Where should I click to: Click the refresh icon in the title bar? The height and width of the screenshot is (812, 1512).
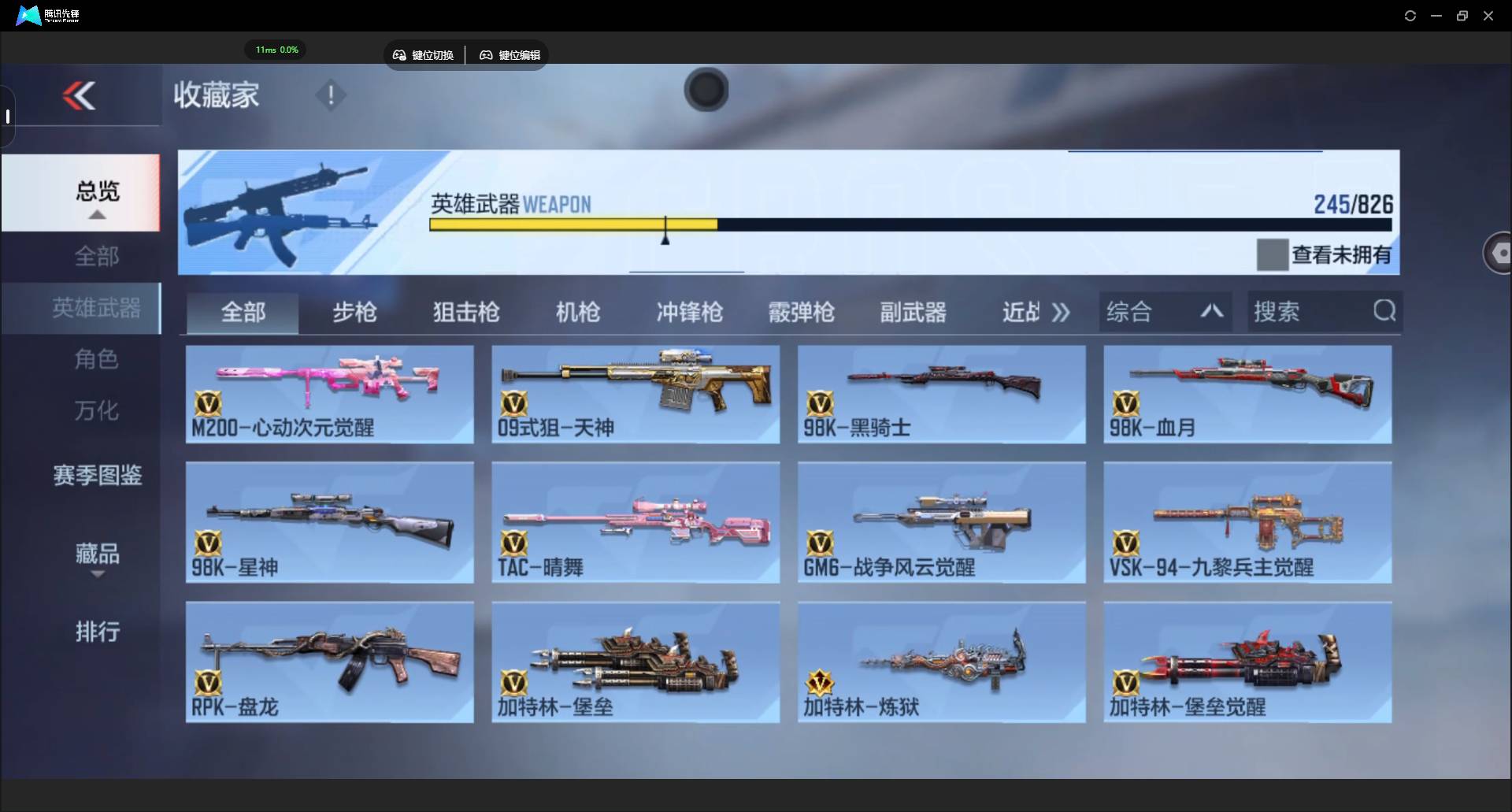pos(1410,15)
